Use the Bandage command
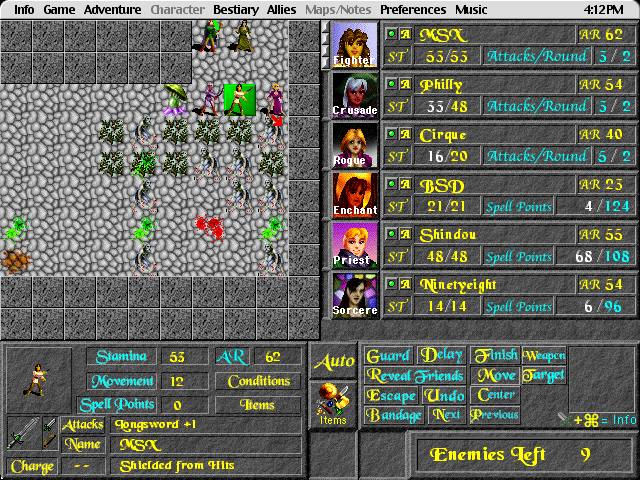 394,415
